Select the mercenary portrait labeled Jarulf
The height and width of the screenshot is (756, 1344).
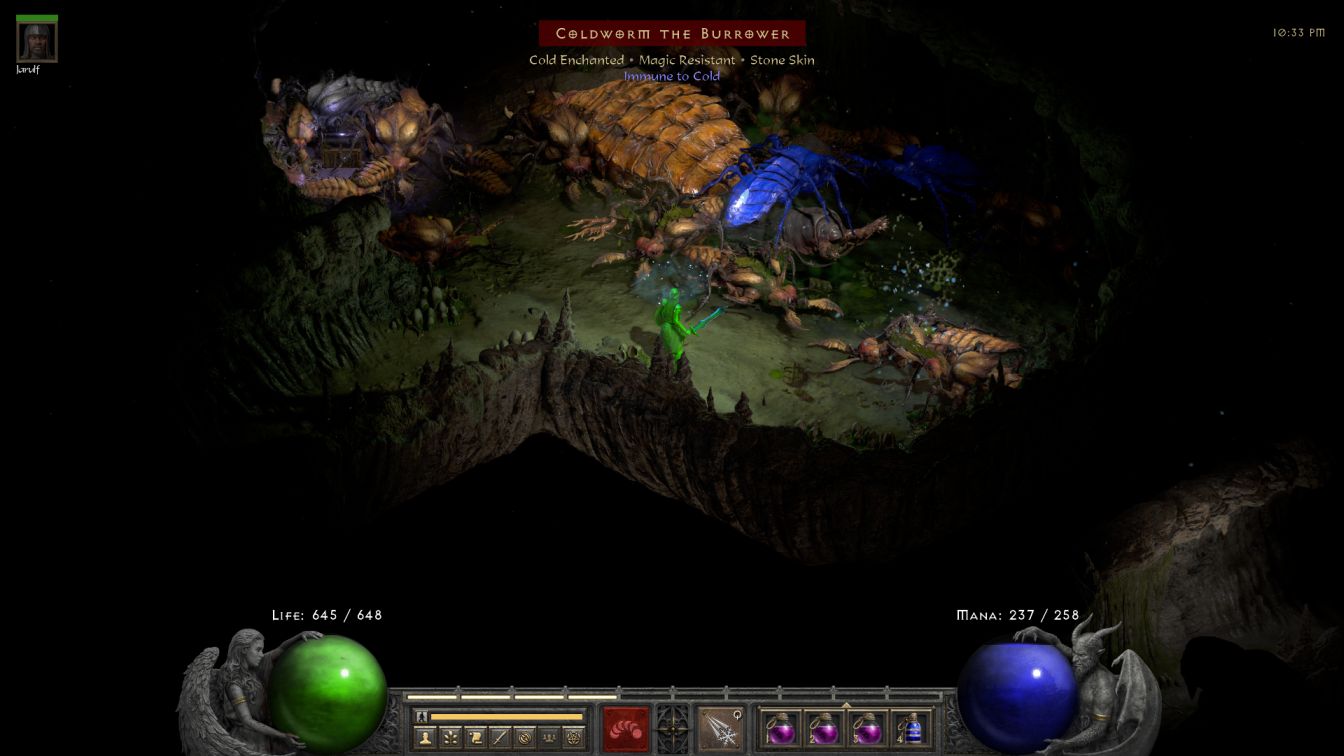(37, 42)
